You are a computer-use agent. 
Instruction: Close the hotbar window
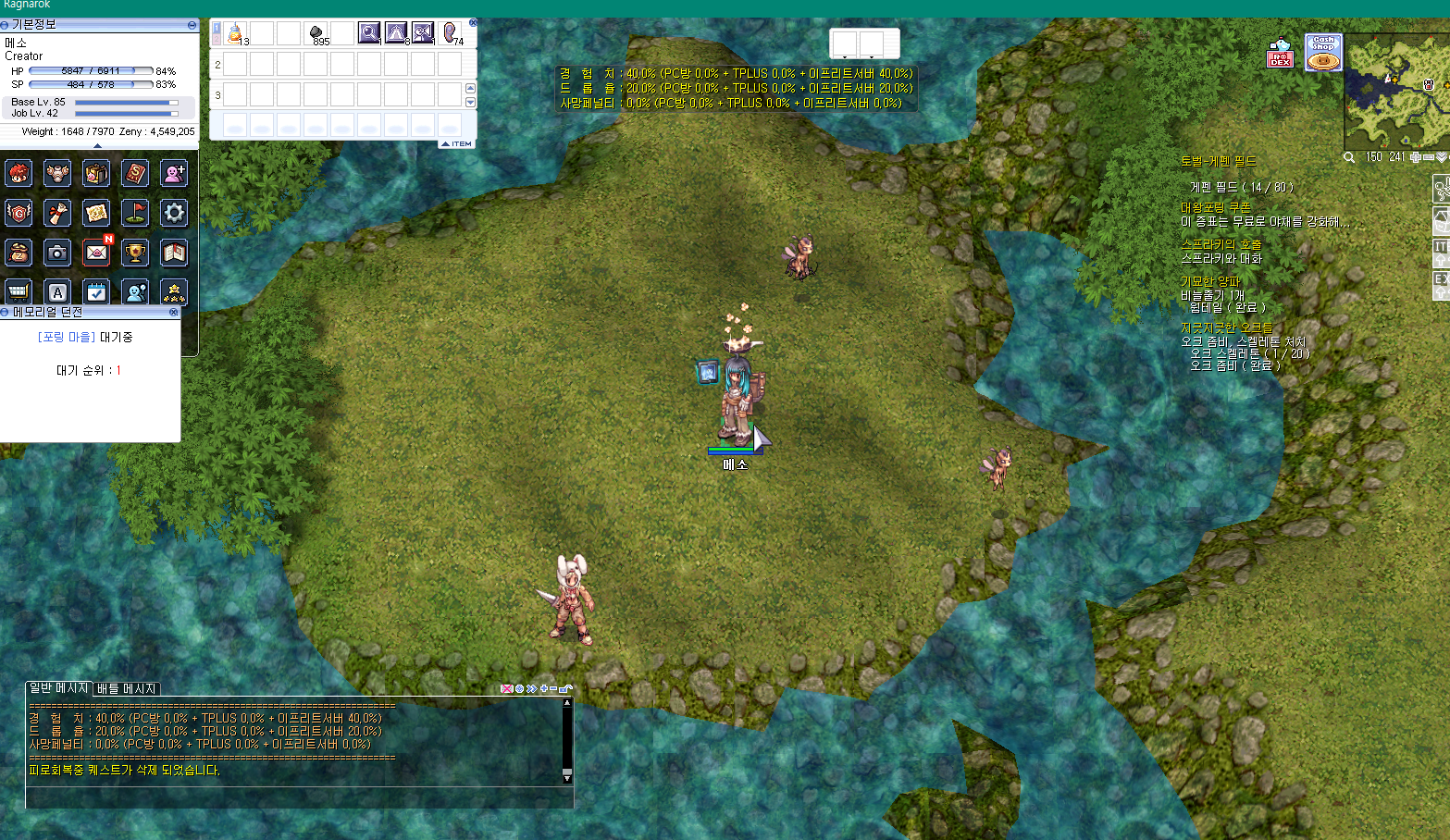tap(473, 22)
